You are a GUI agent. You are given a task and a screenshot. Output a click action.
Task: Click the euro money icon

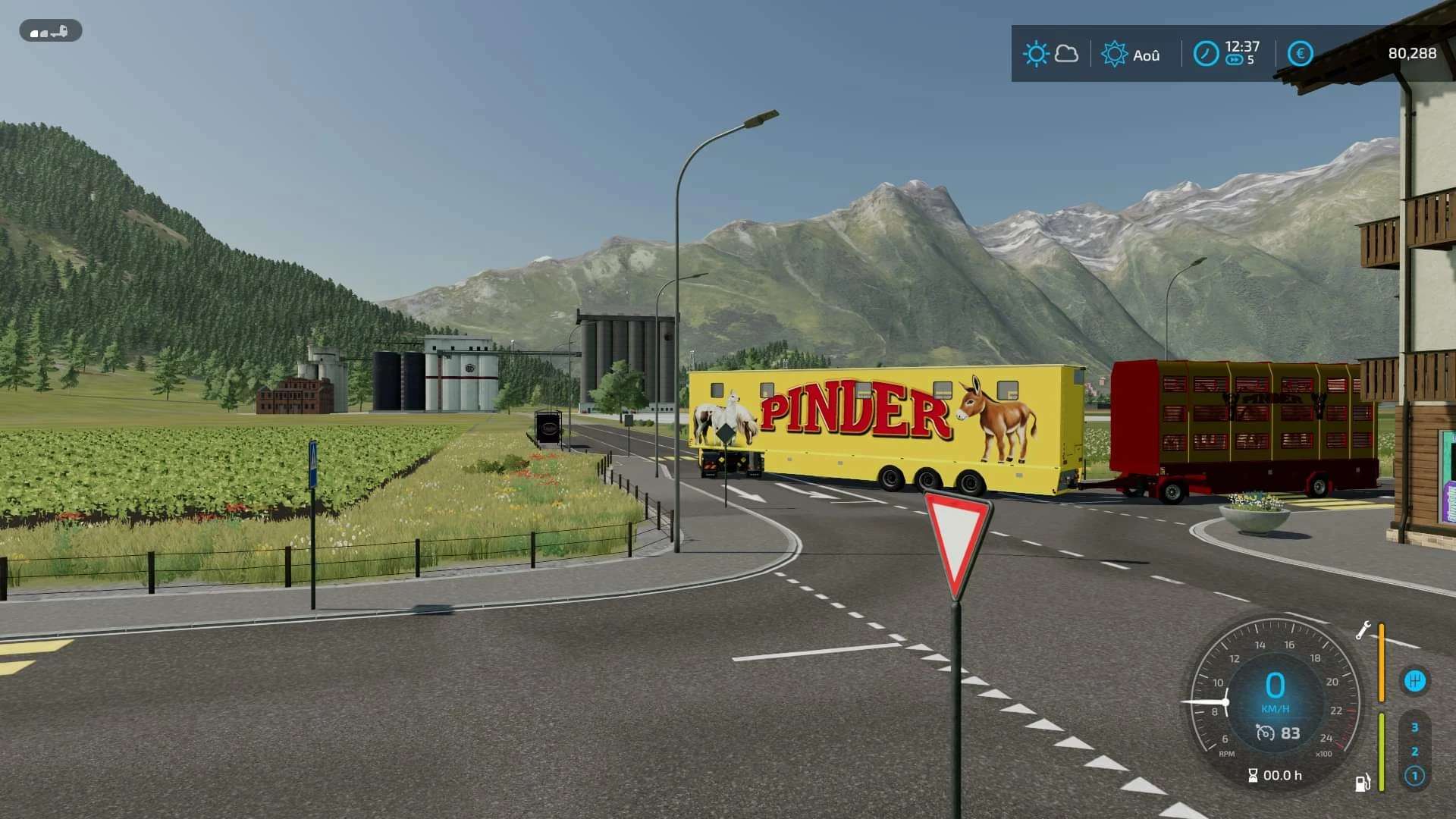point(1300,54)
